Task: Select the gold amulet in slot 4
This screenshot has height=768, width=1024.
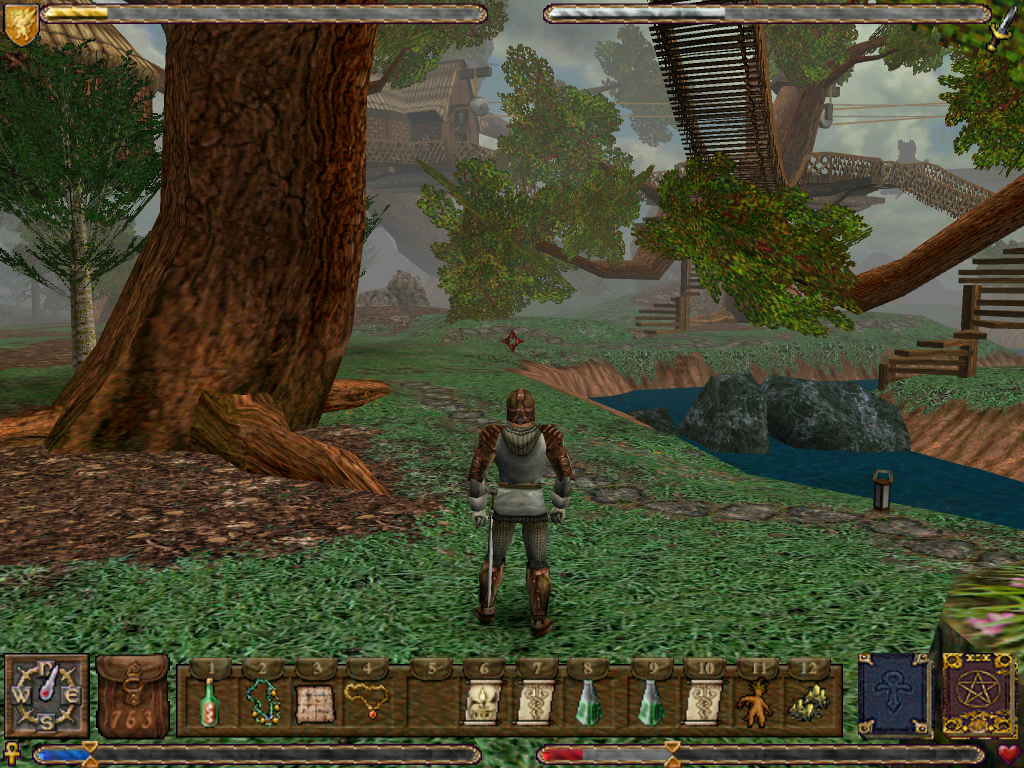Action: tap(367, 699)
